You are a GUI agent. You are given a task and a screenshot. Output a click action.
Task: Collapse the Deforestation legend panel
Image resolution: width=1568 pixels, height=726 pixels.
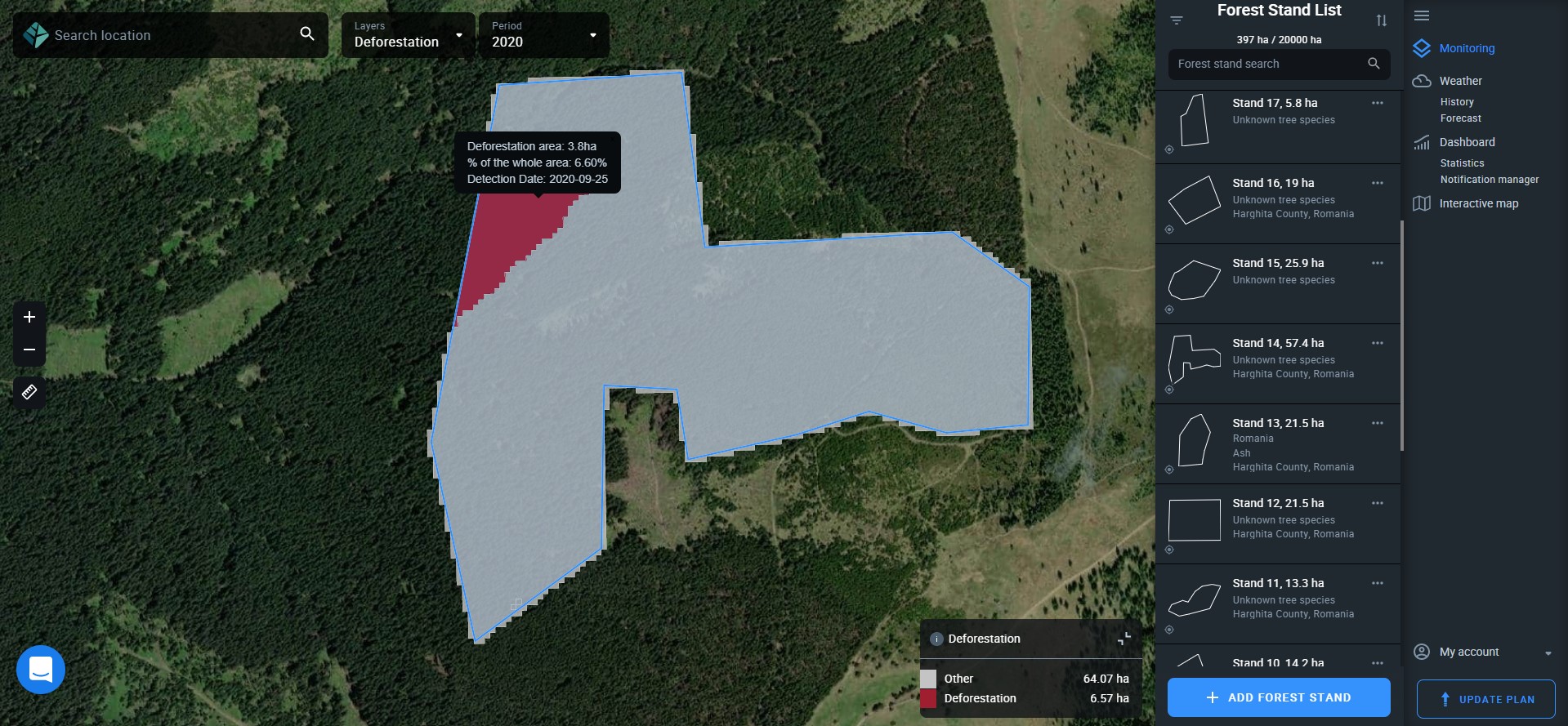[1124, 639]
